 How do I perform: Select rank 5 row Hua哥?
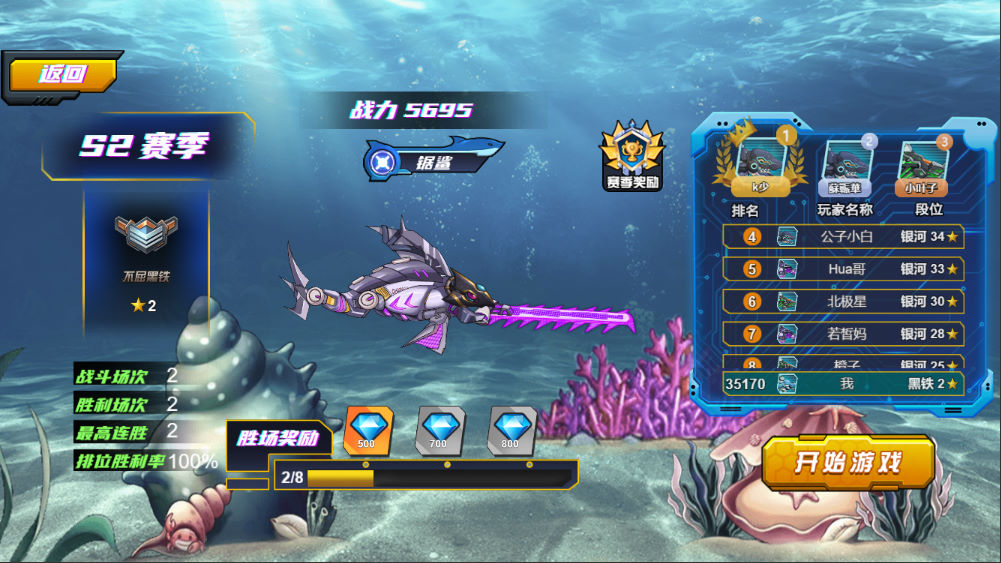click(843, 269)
